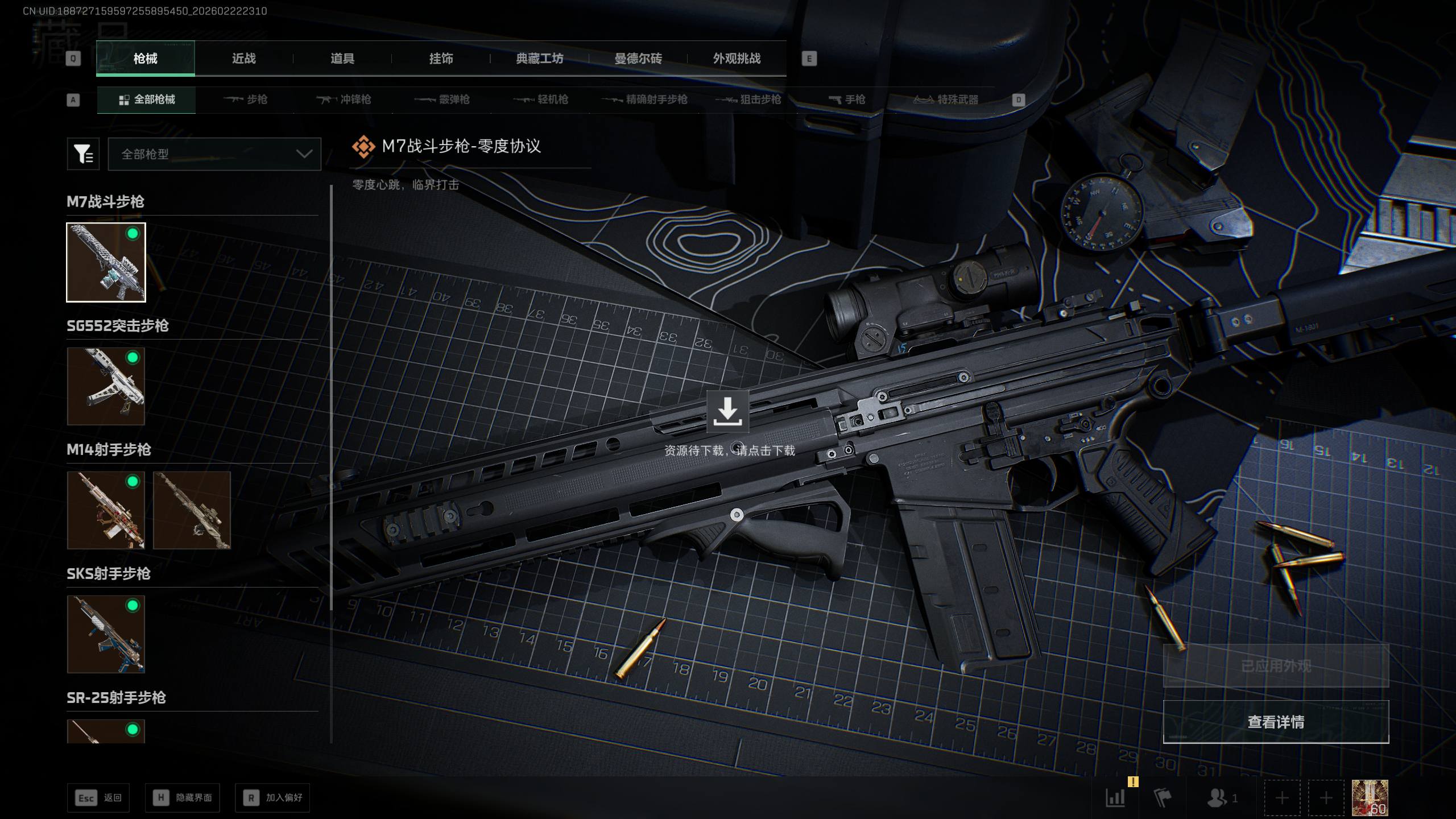Select the SG552 assault rifle skin thumbnail

point(106,387)
